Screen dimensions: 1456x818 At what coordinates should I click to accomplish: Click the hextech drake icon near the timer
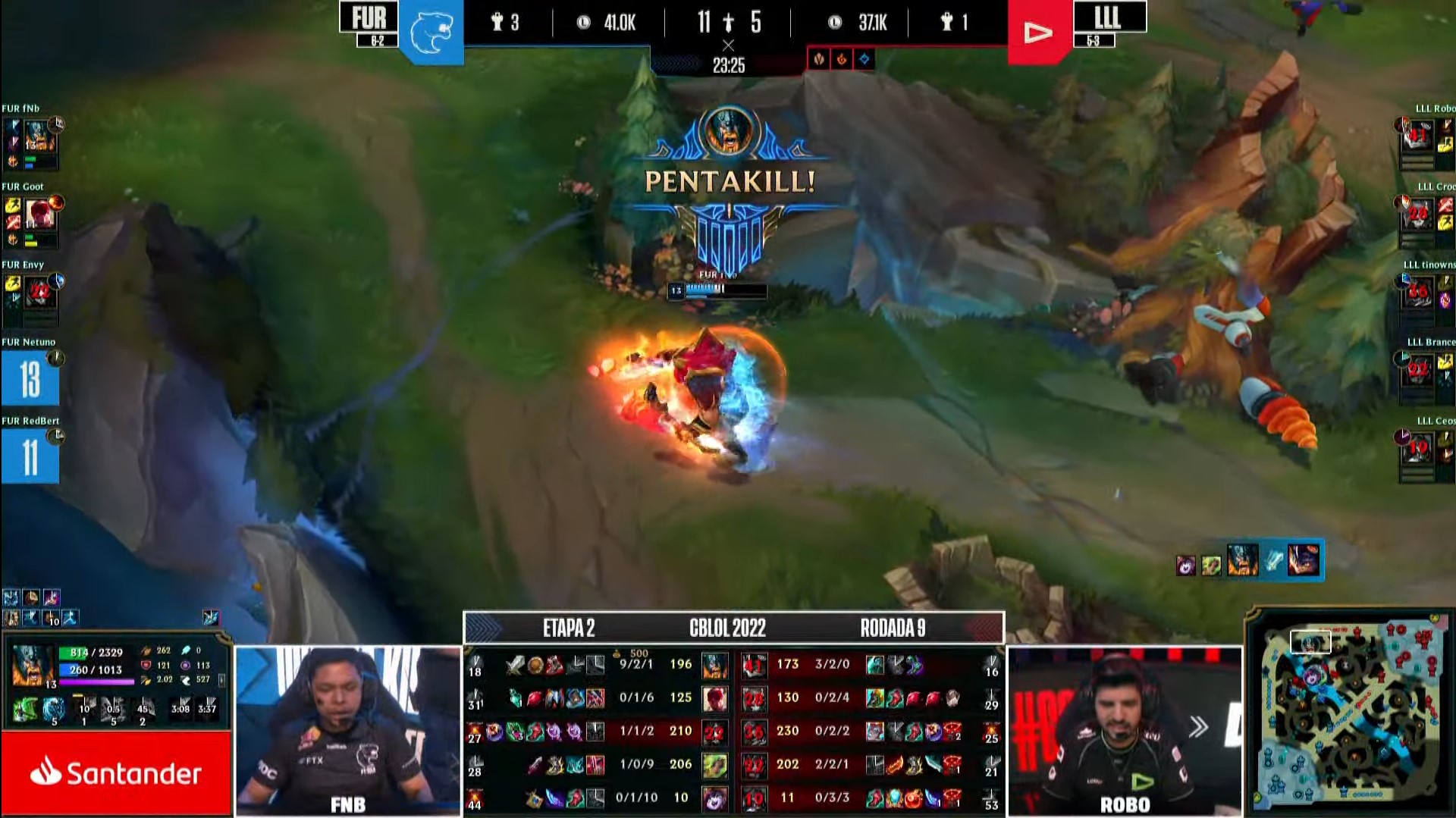[x=864, y=59]
